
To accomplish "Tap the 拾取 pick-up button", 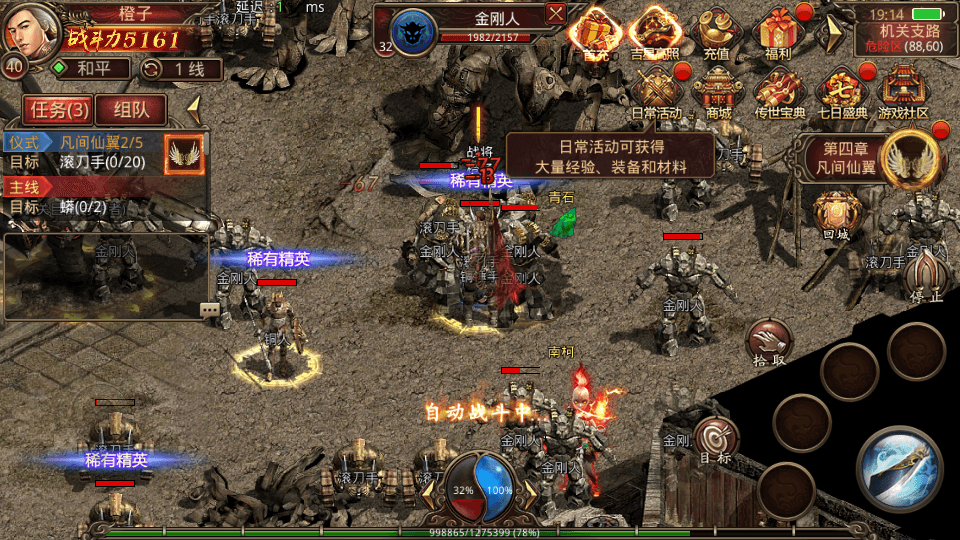I will [769, 341].
